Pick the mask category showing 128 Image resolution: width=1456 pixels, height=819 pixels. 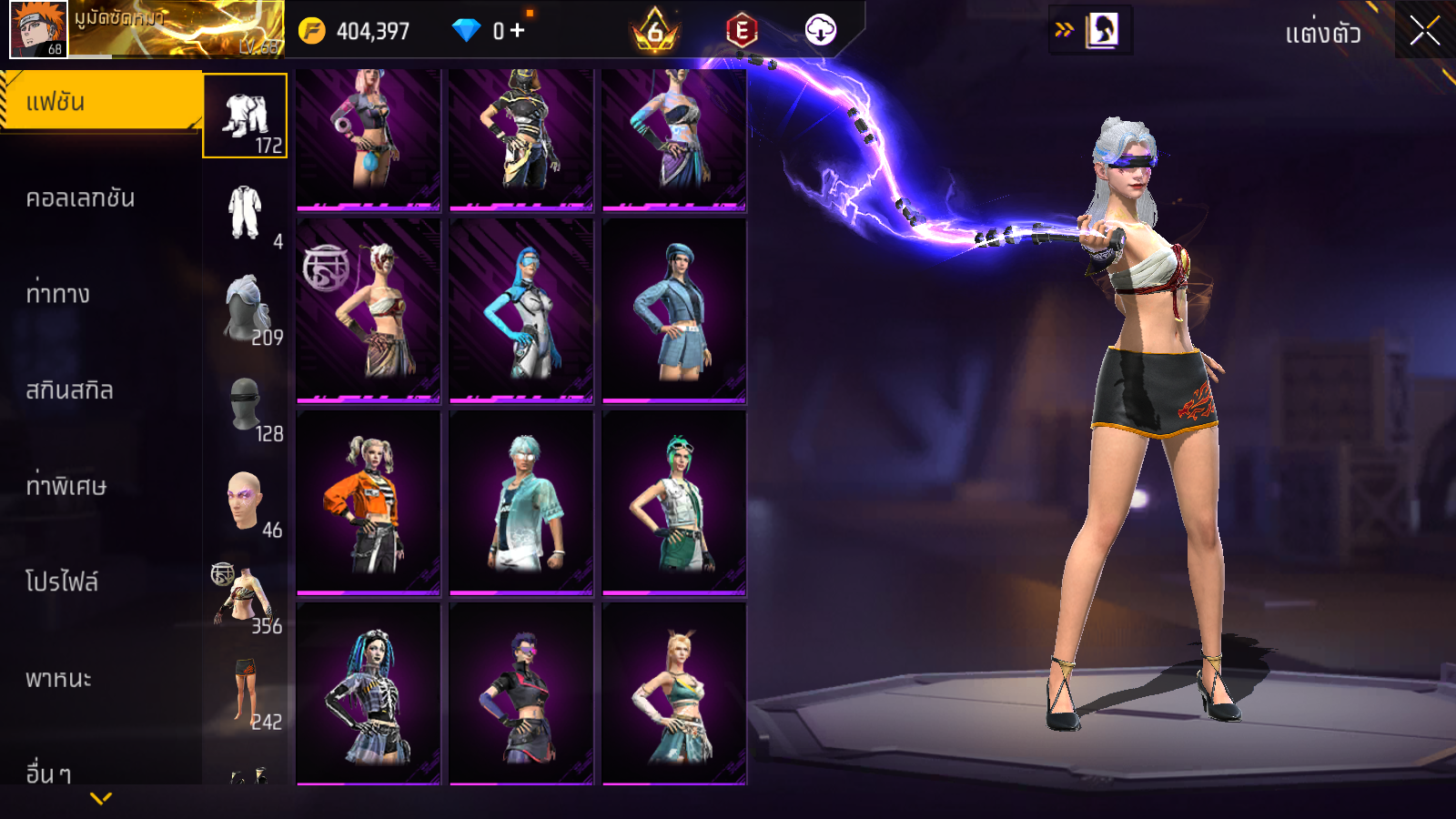[245, 406]
